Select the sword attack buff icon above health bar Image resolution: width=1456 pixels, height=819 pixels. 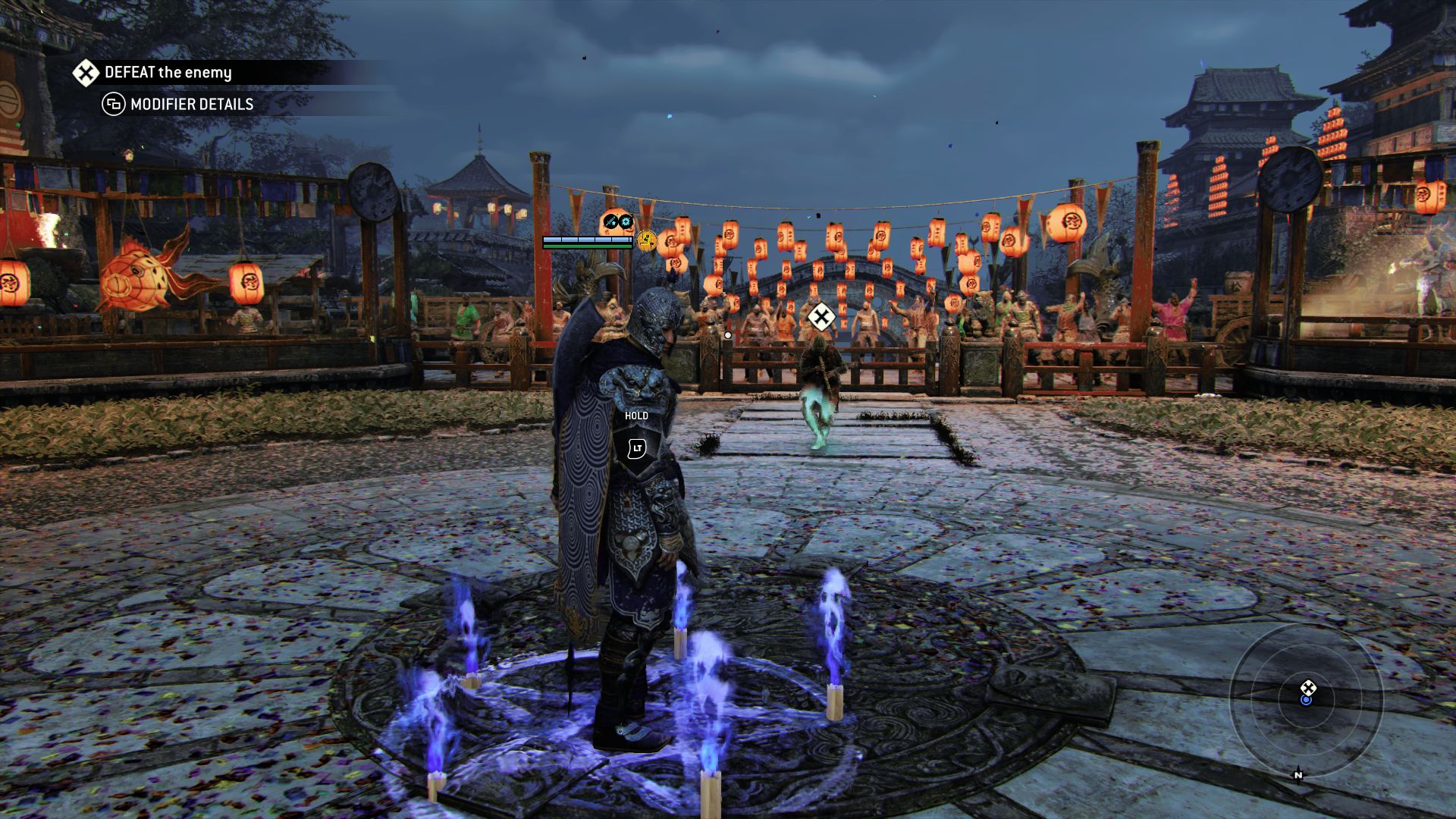point(610,221)
